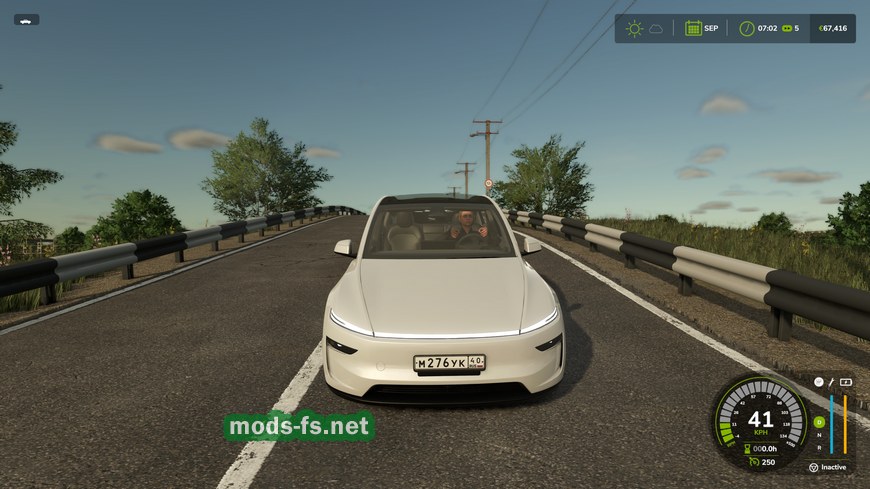Image resolution: width=870 pixels, height=489 pixels.
Task: Click the green clock icon
Action: (746, 28)
